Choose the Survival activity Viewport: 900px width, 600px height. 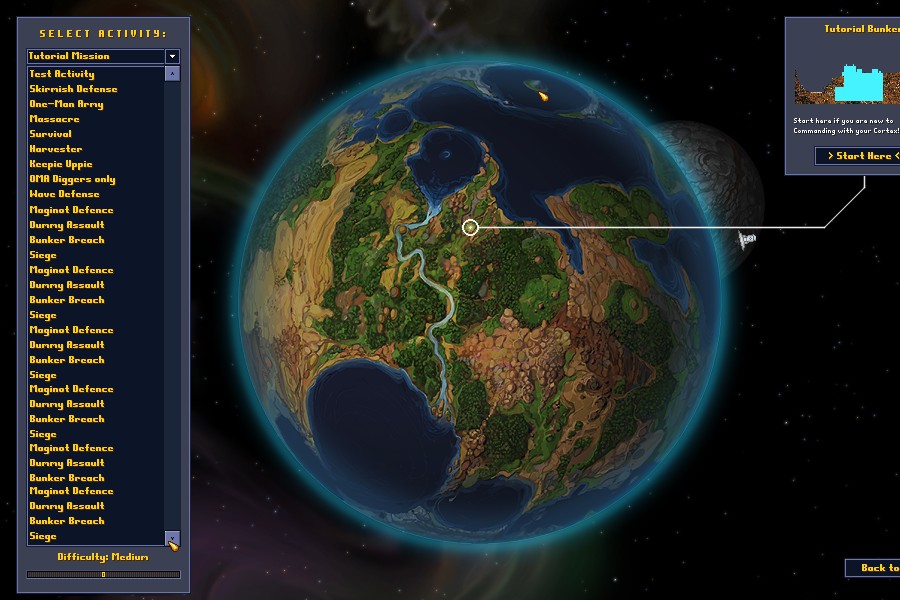coord(50,134)
